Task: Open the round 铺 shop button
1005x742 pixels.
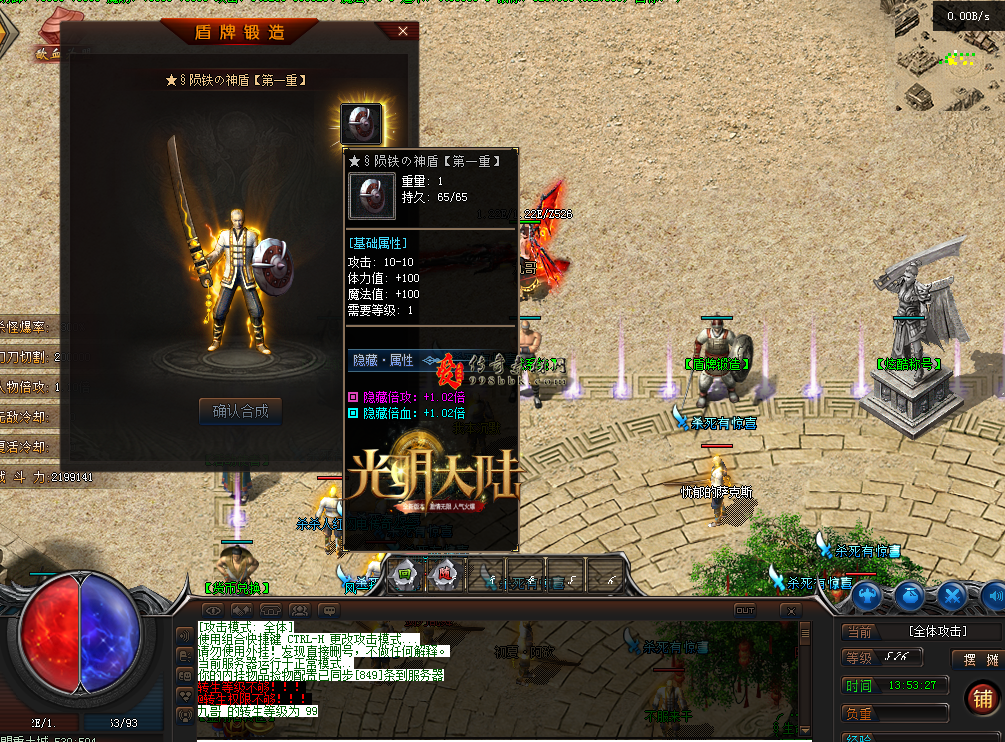Action: [x=983, y=699]
